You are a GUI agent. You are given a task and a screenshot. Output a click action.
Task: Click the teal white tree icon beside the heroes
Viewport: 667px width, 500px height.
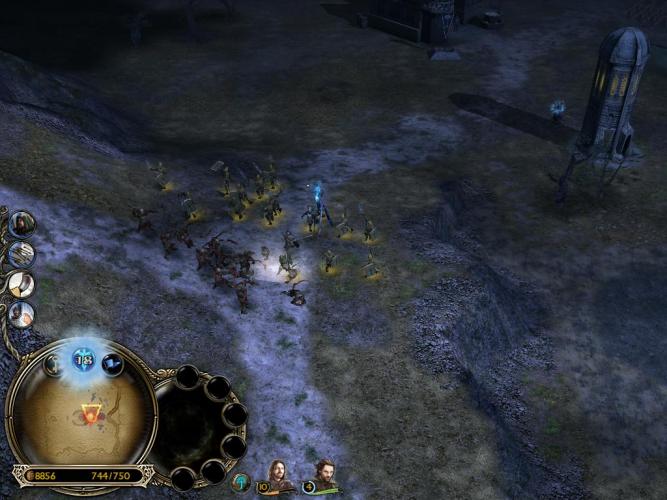click(240, 482)
